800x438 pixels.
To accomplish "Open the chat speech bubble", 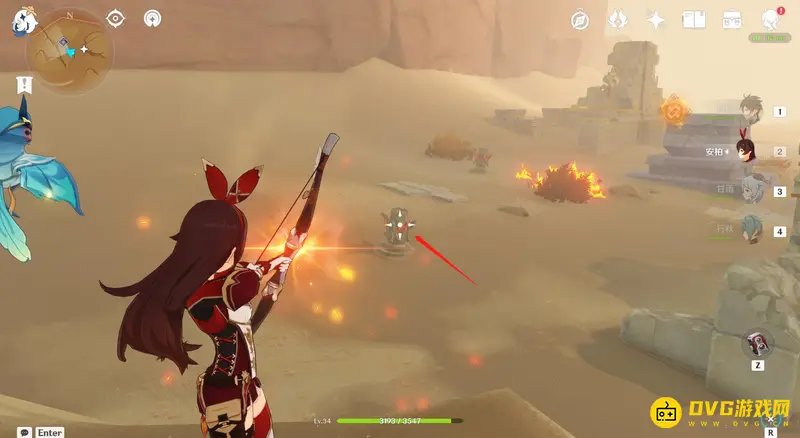I will tap(24, 432).
